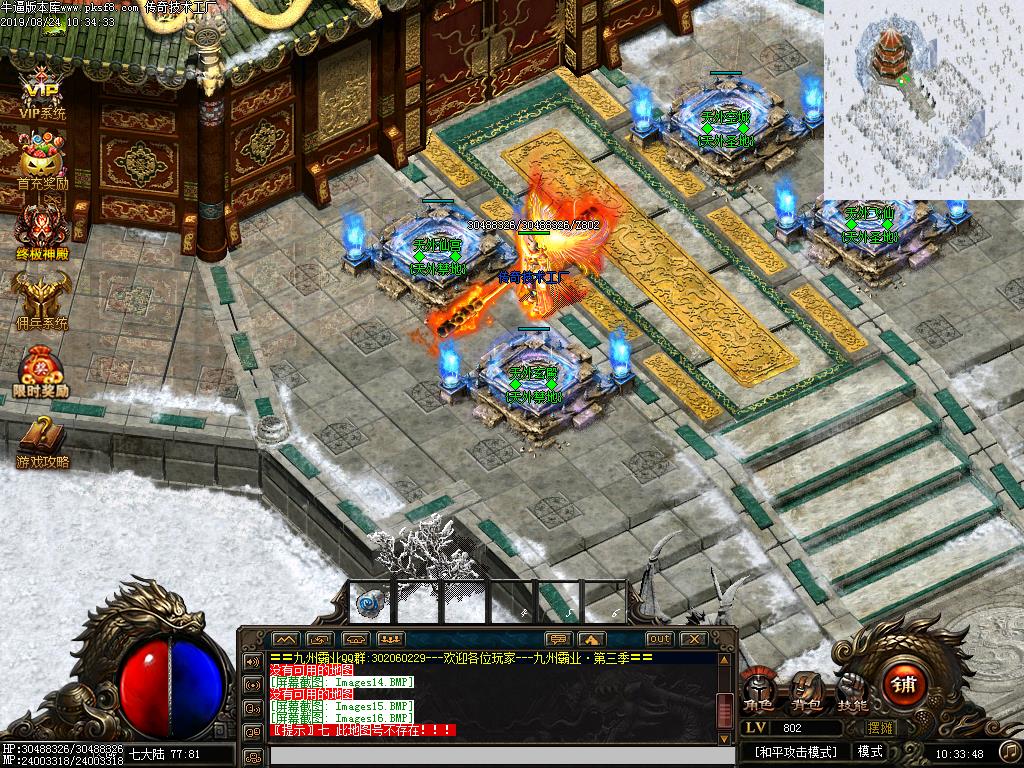Open the 佣兵系统 mercenary system
This screenshot has height=768, width=1024.
(42, 298)
